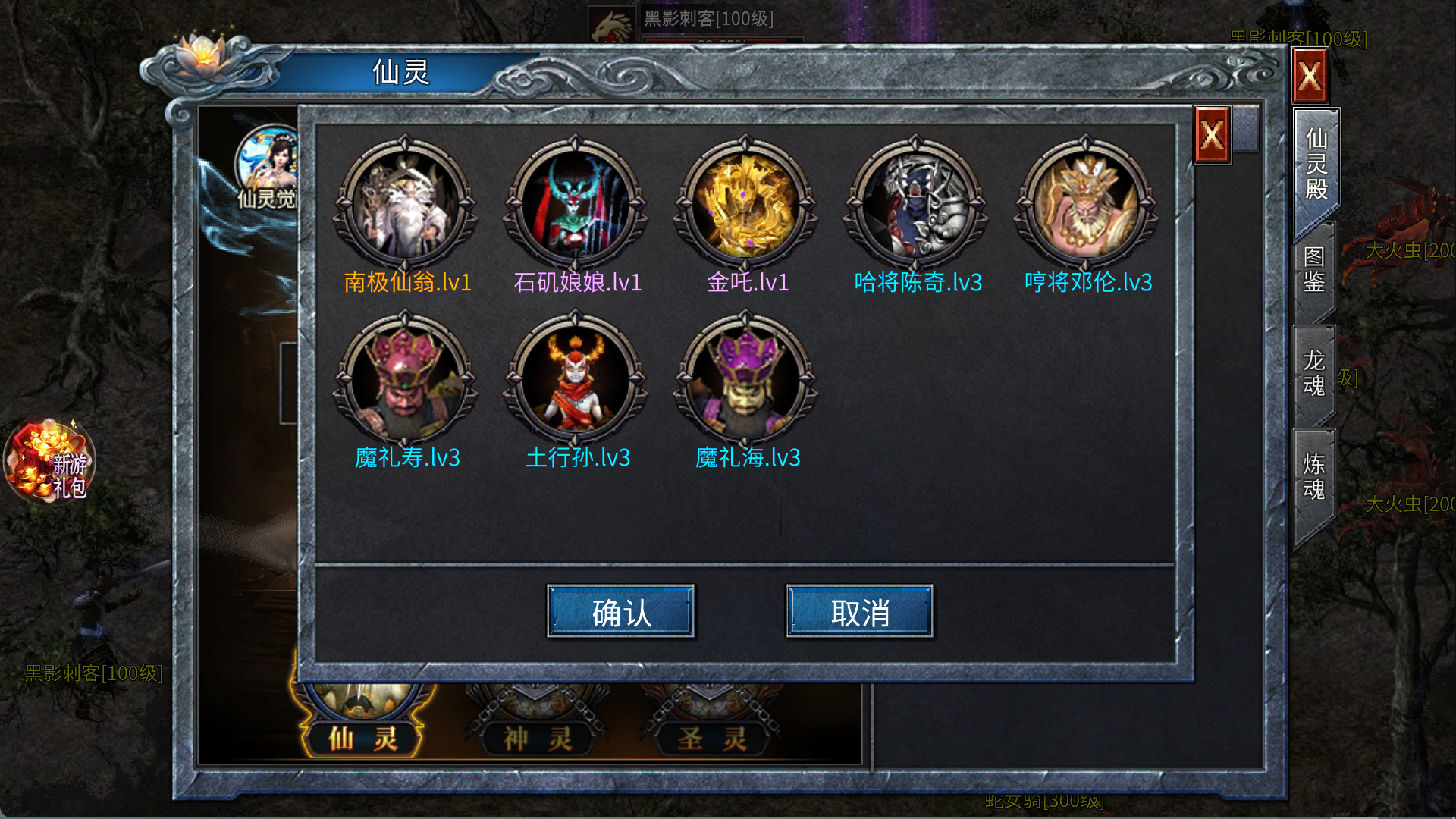Select the 仙灵 bottom category
The image size is (1456, 819).
(x=362, y=737)
